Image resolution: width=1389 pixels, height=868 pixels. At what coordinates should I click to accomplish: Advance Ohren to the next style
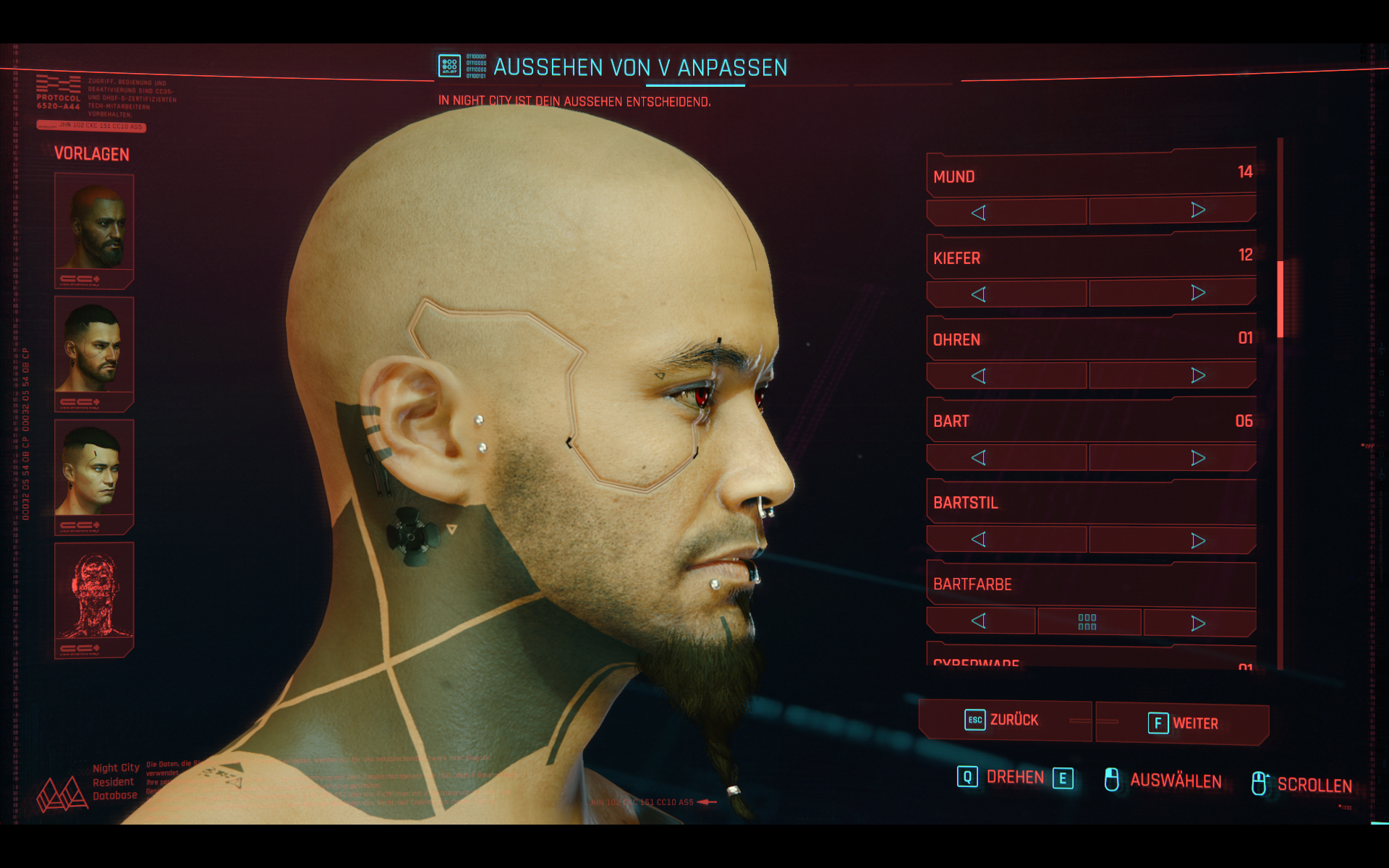click(1198, 375)
